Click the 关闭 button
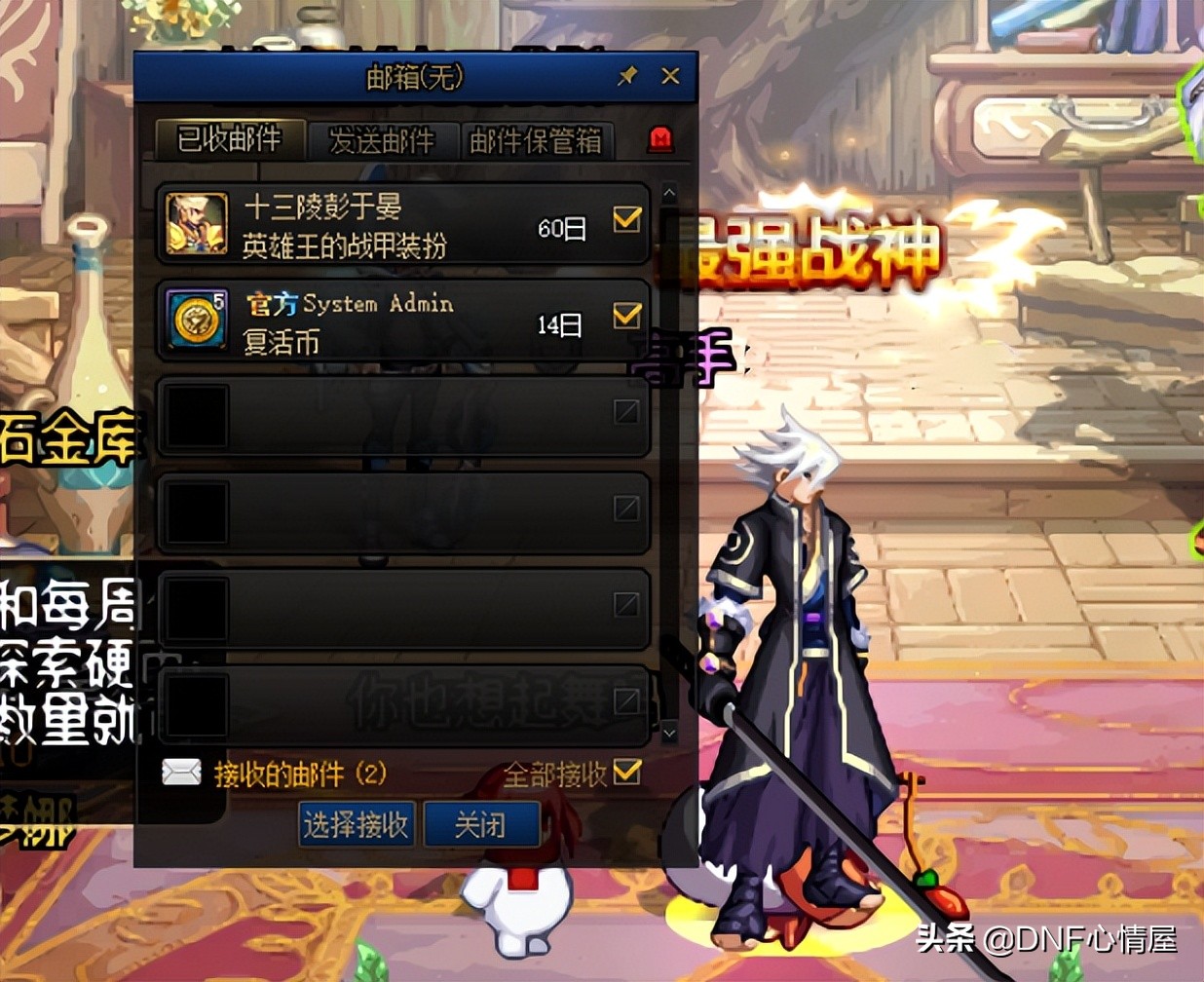Image resolution: width=1204 pixels, height=982 pixels. click(481, 825)
